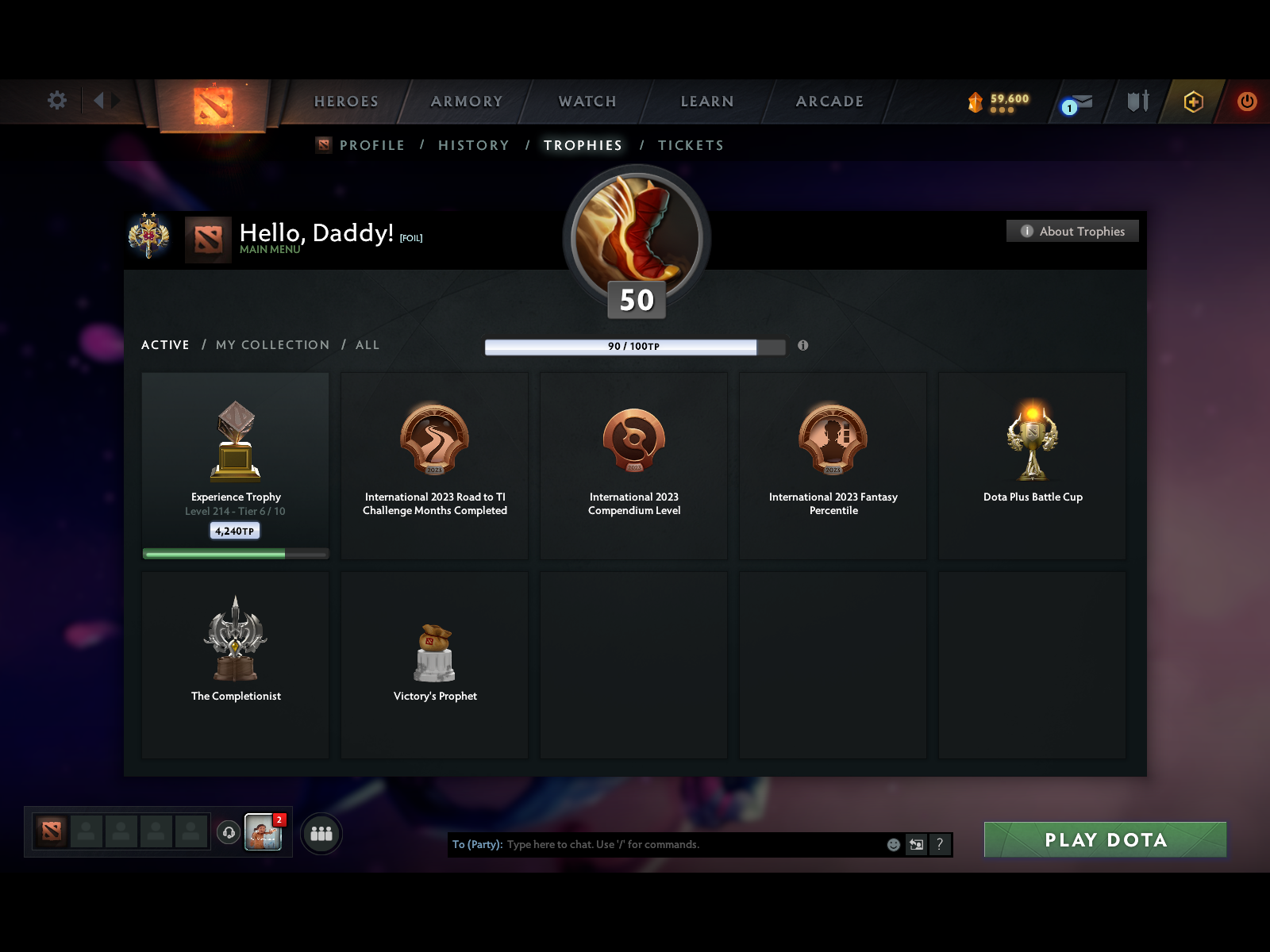Open the settings gear menu
The width and height of the screenshot is (1270, 952).
[x=56, y=101]
